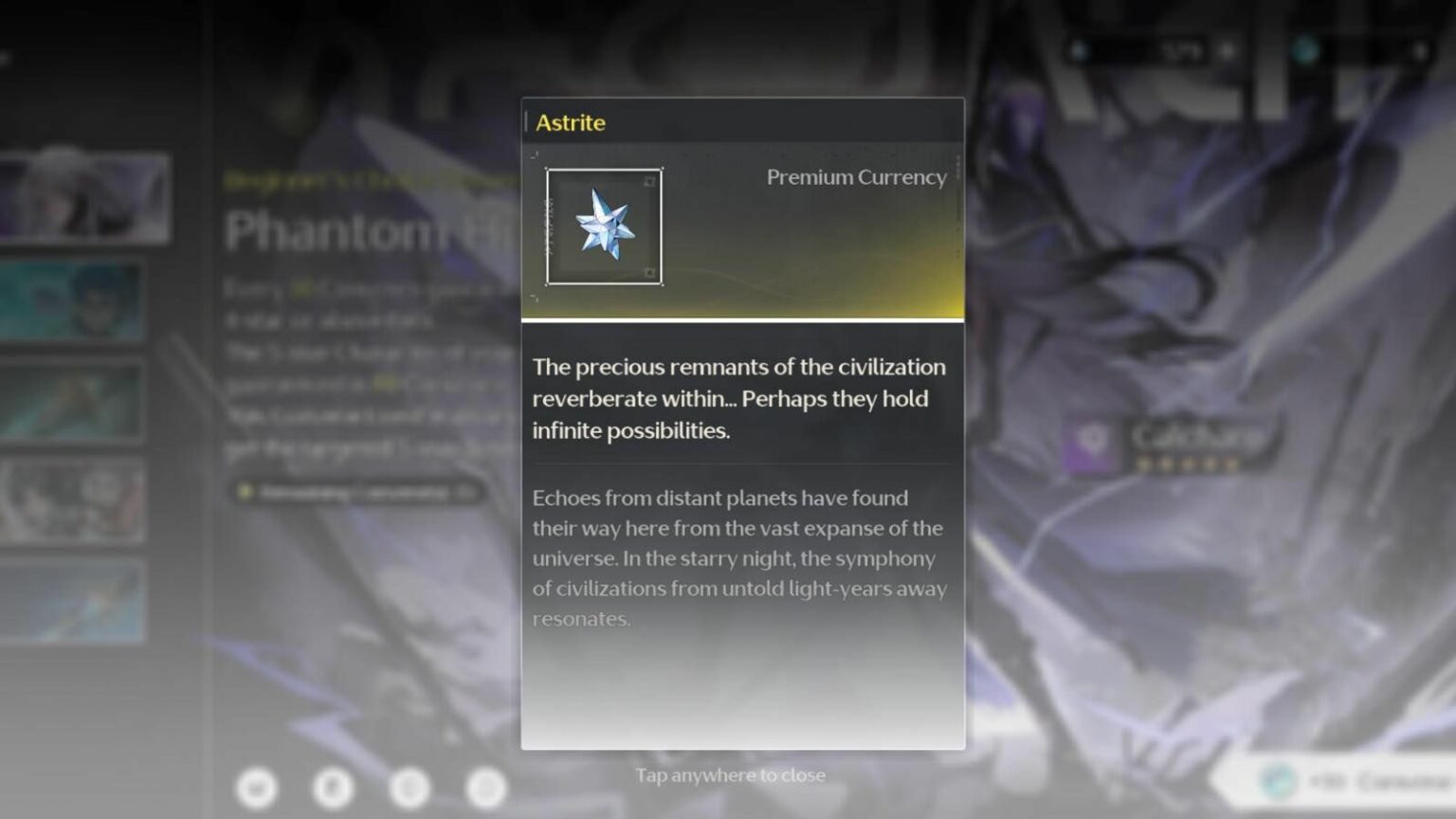This screenshot has width=1456, height=819.
Task: Click the Astrite title header
Action: tap(570, 122)
